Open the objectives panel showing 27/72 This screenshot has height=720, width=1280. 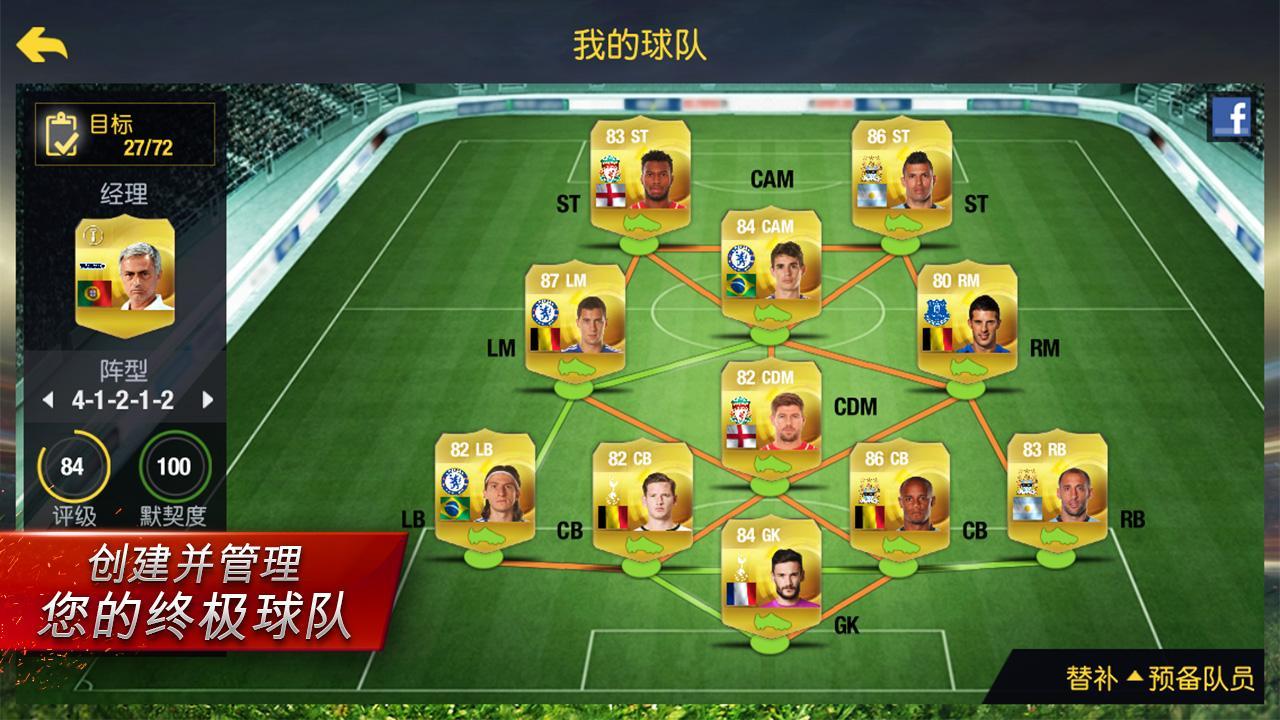(125, 134)
